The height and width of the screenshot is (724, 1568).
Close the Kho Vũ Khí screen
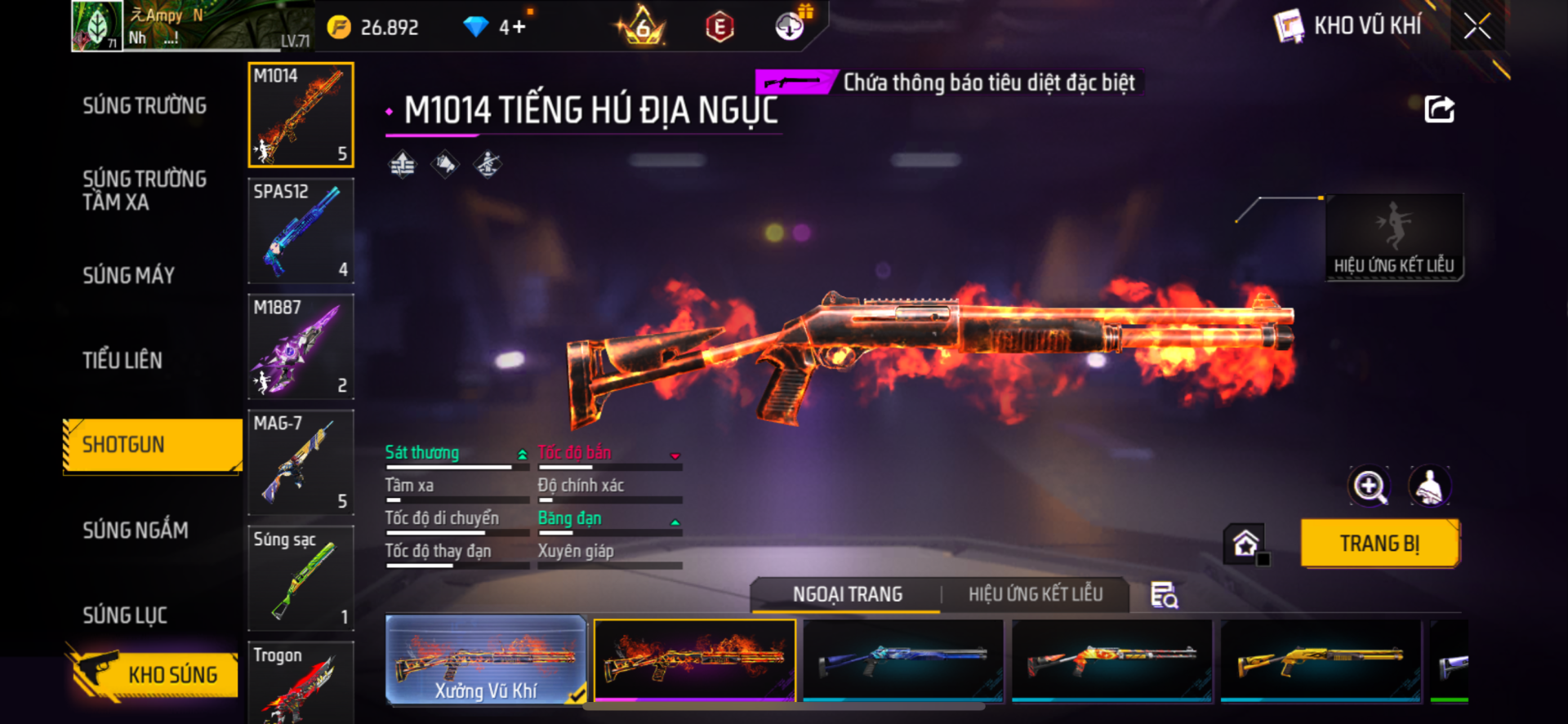tap(1477, 26)
